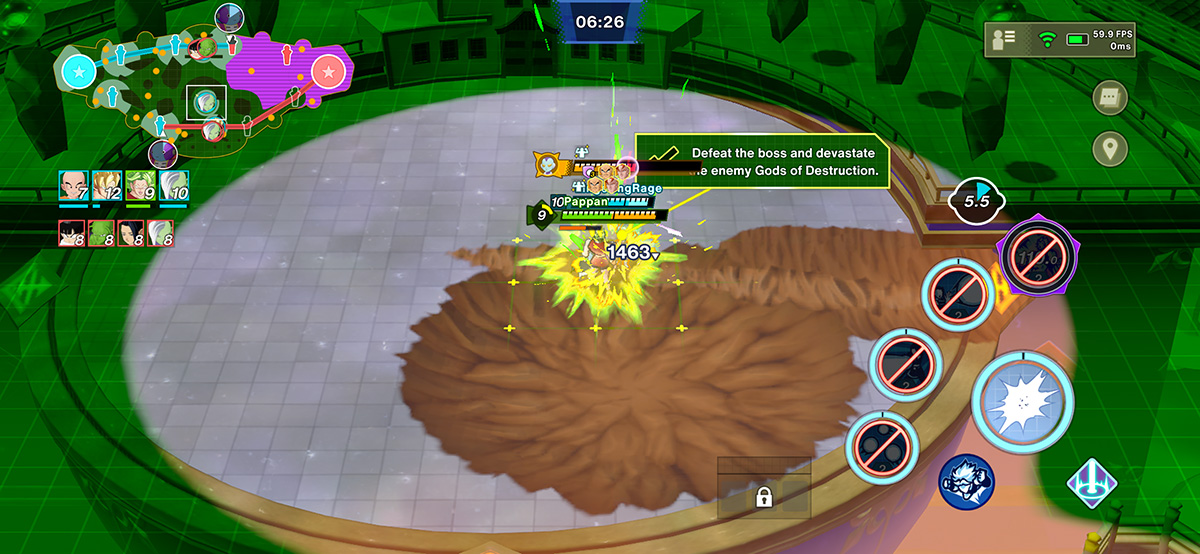Open the boss objective tracker banner
Screen dimensions: 1200x554
tap(762, 161)
